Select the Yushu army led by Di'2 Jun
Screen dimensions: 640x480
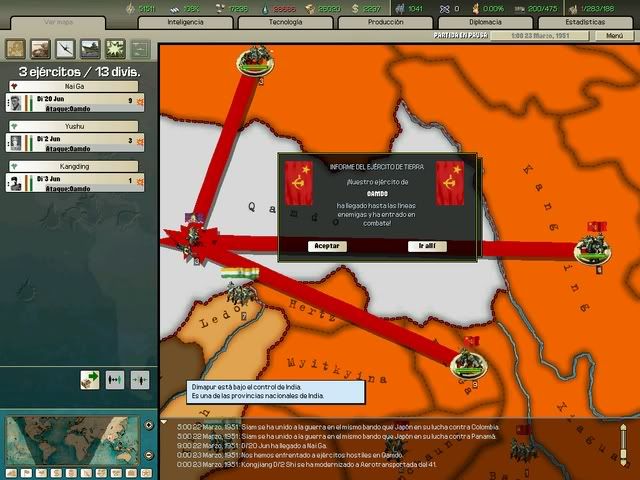pyautogui.click(x=77, y=141)
